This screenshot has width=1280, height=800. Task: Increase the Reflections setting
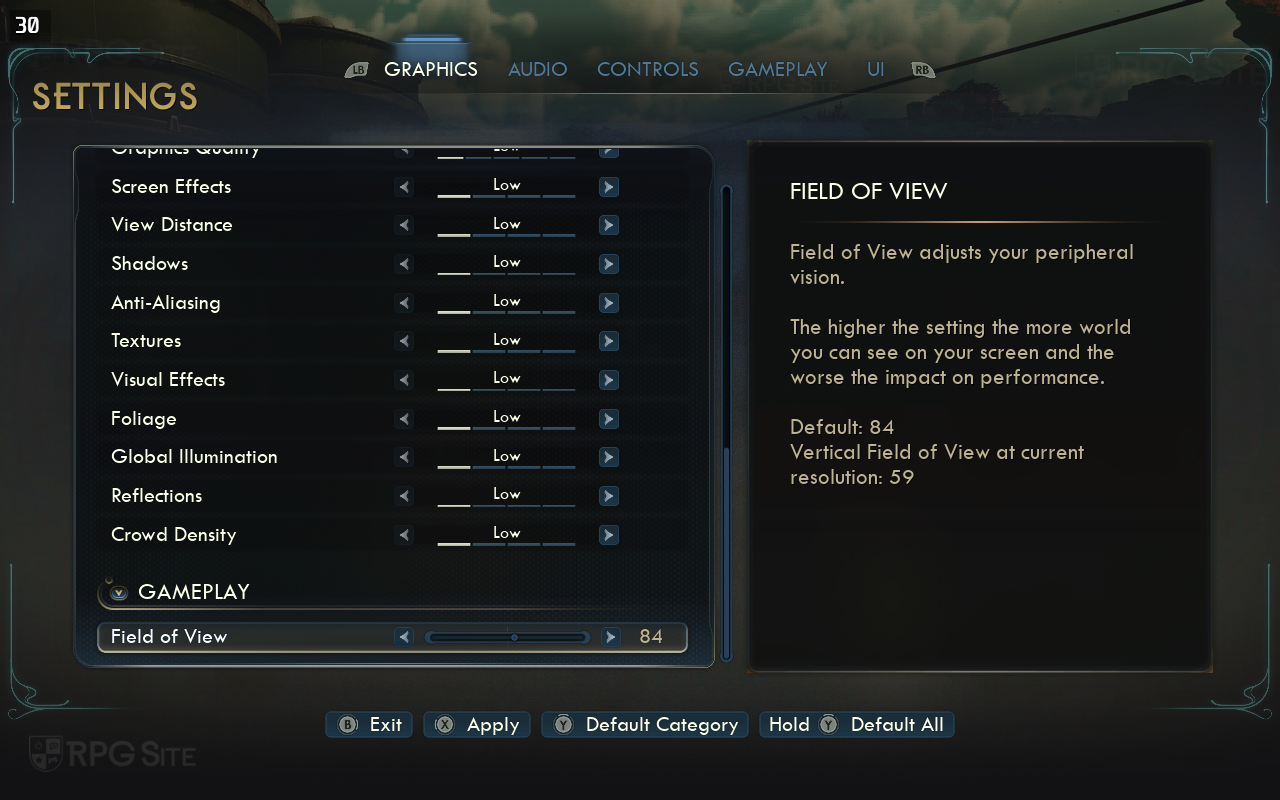pyautogui.click(x=608, y=496)
